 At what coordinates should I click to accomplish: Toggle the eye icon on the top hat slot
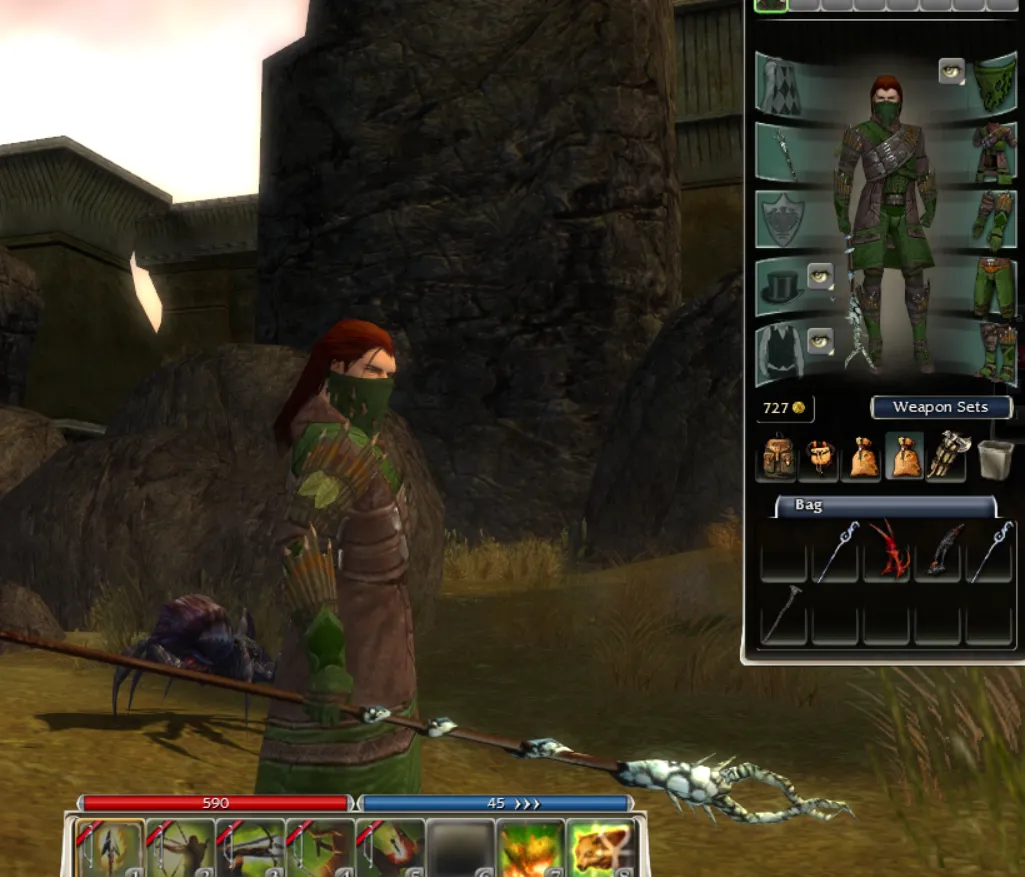820,275
